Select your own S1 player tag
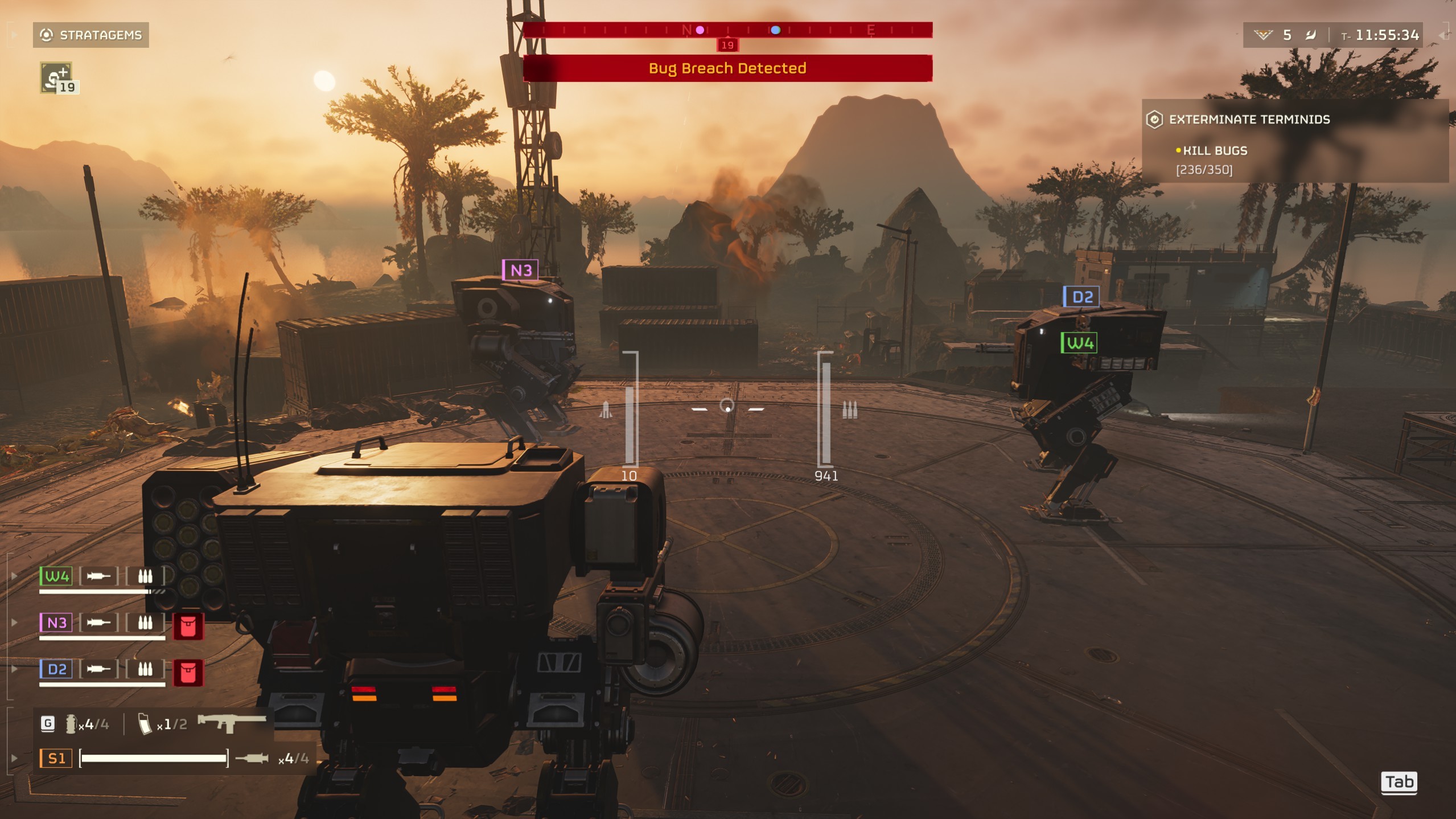The width and height of the screenshot is (1456, 819). 56,759
